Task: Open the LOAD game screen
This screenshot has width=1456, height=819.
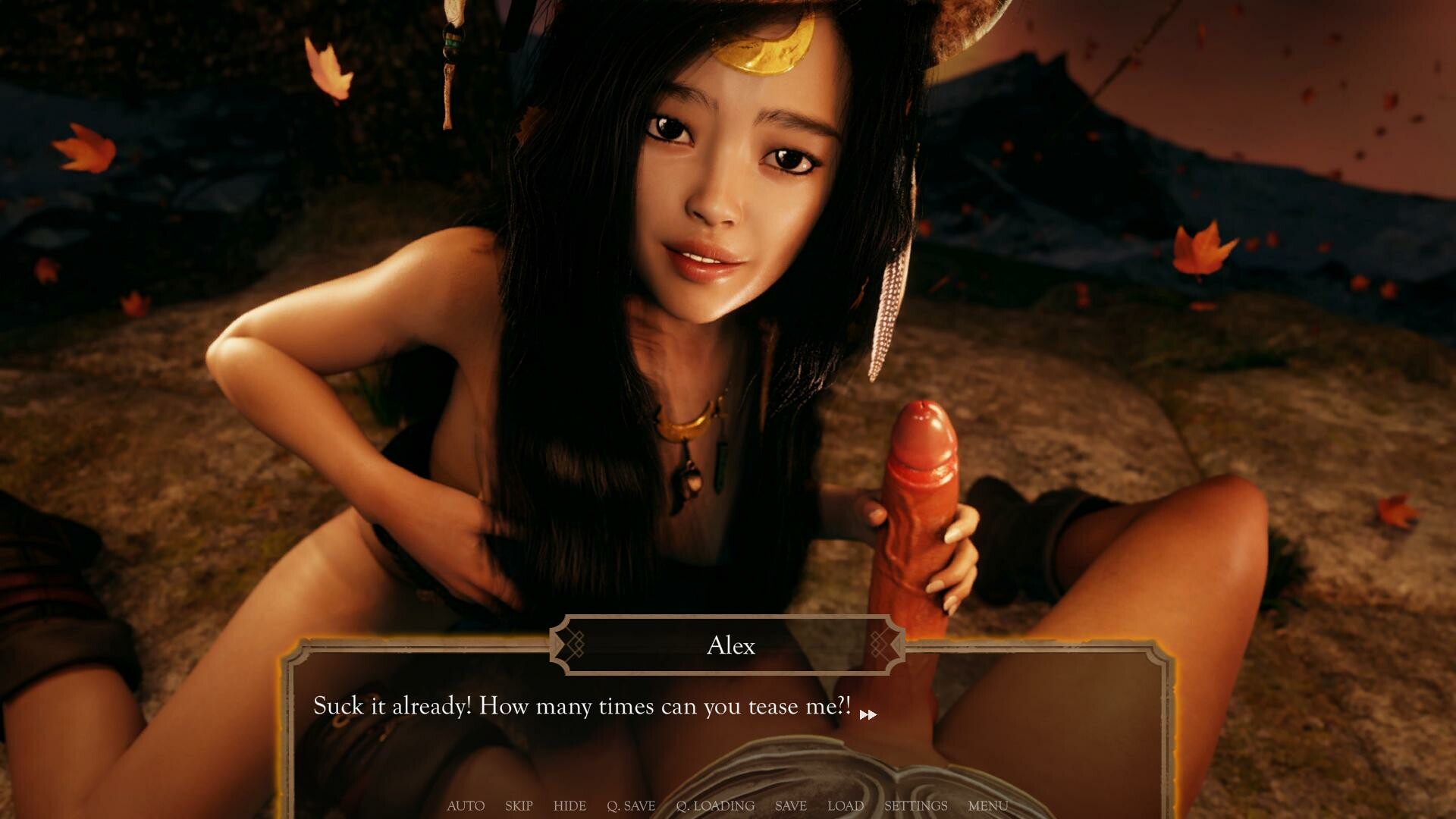Action: click(846, 806)
